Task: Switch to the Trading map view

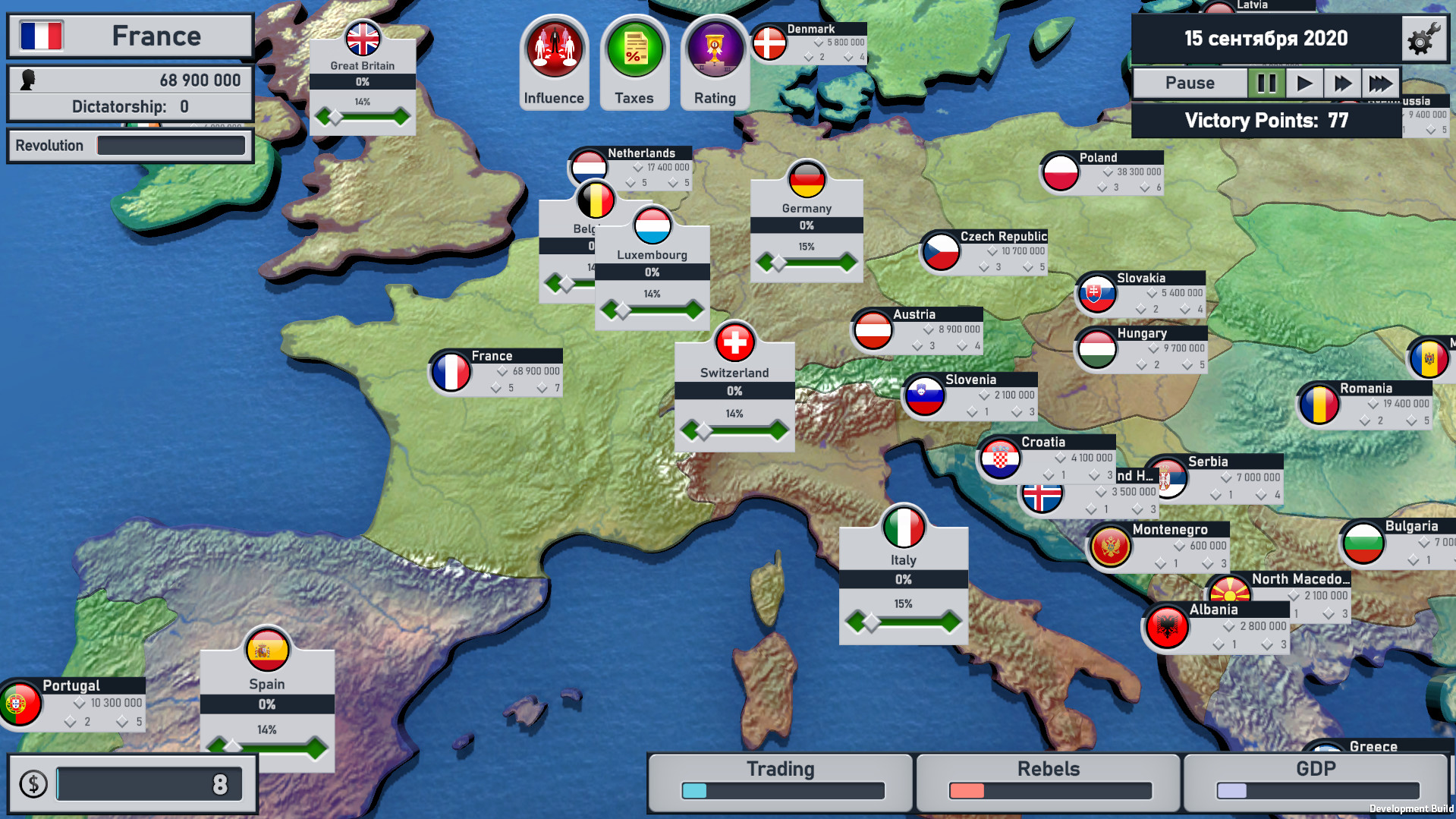Action: (781, 780)
